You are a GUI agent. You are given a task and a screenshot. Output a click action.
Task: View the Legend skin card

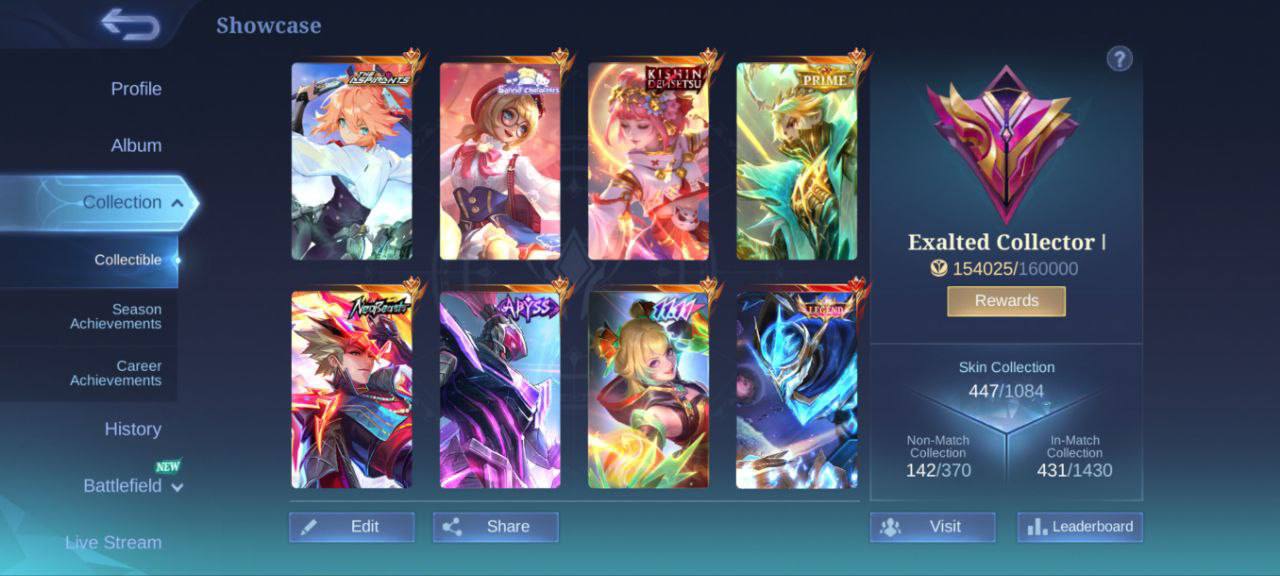point(797,390)
